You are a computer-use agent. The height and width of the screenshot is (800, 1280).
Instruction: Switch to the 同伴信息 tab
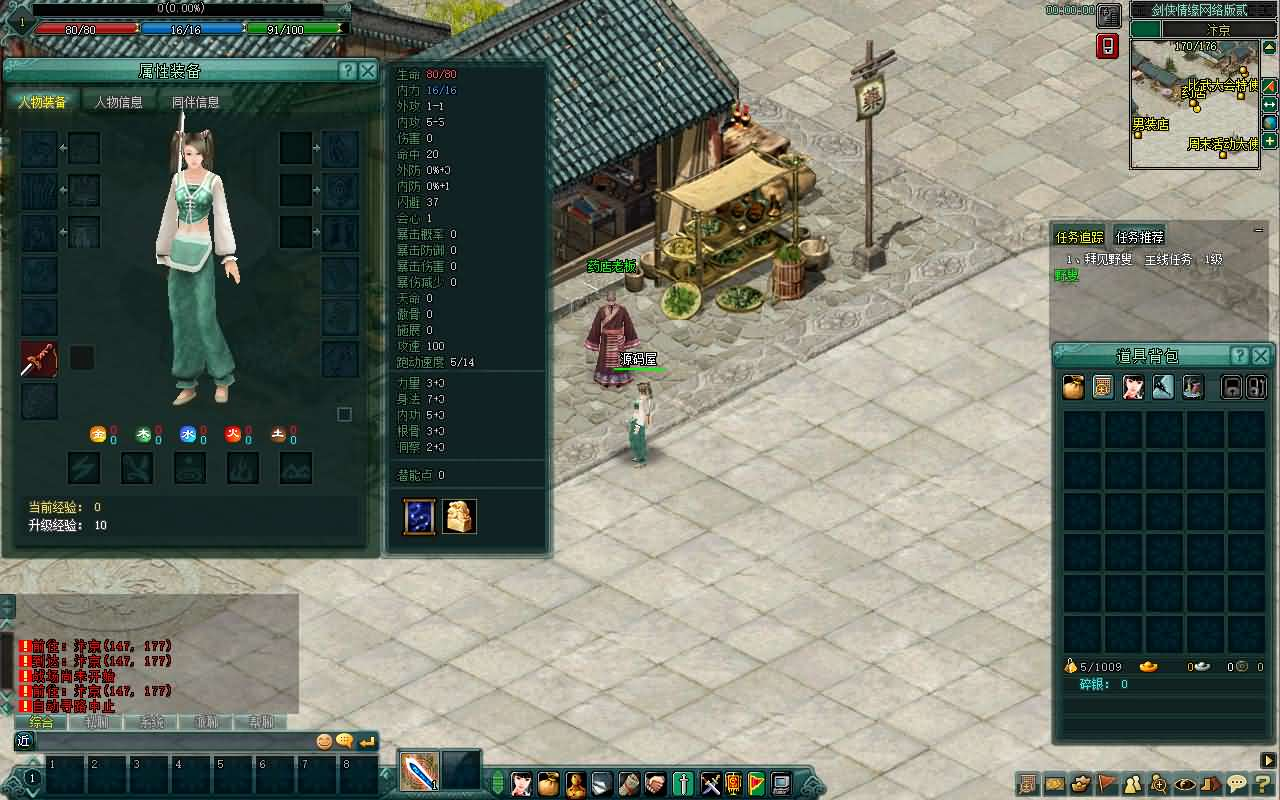click(195, 102)
